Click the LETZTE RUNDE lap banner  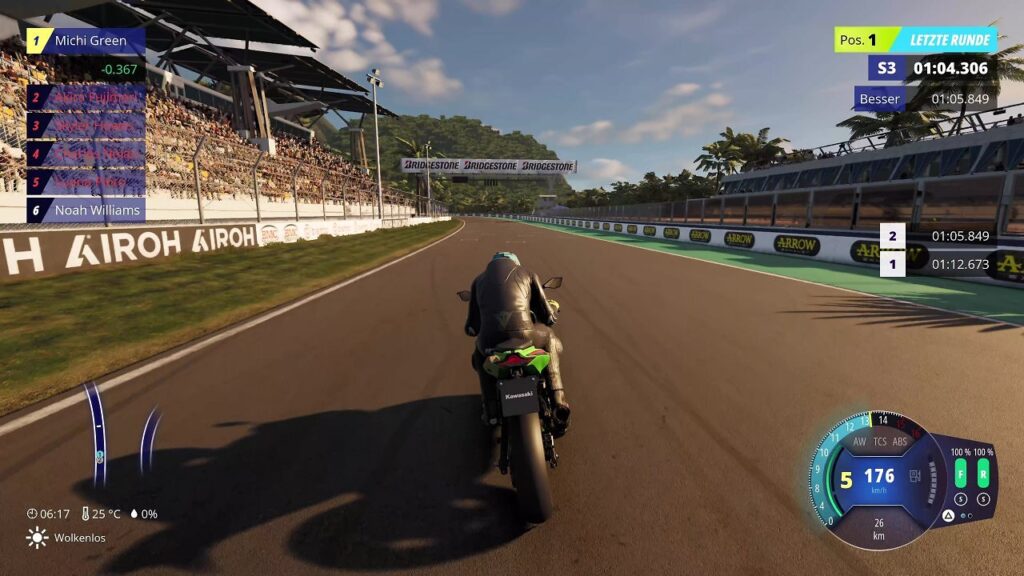(949, 41)
